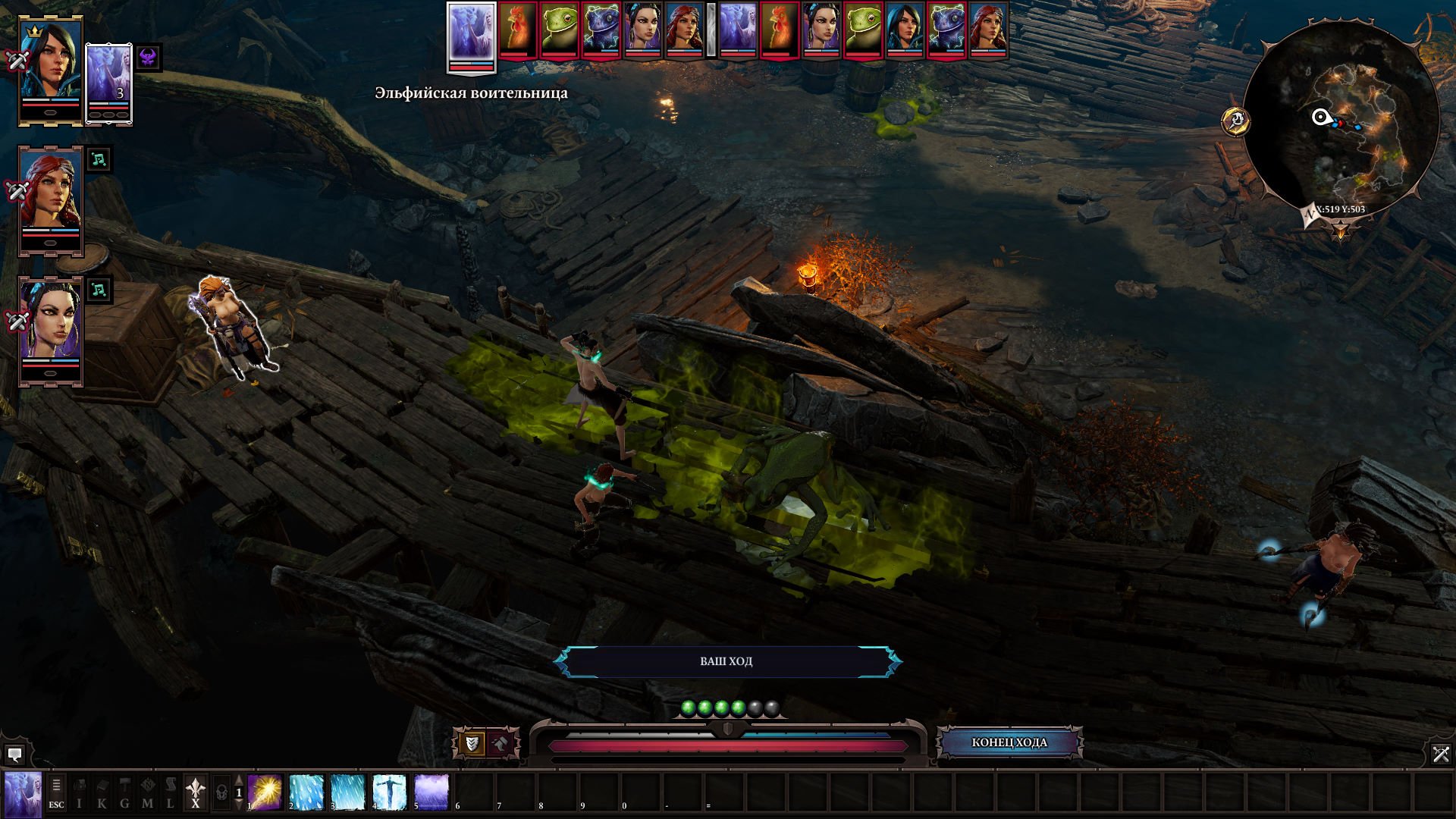End the turn with Конец хода
This screenshot has width=1456, height=819.
tap(1009, 742)
